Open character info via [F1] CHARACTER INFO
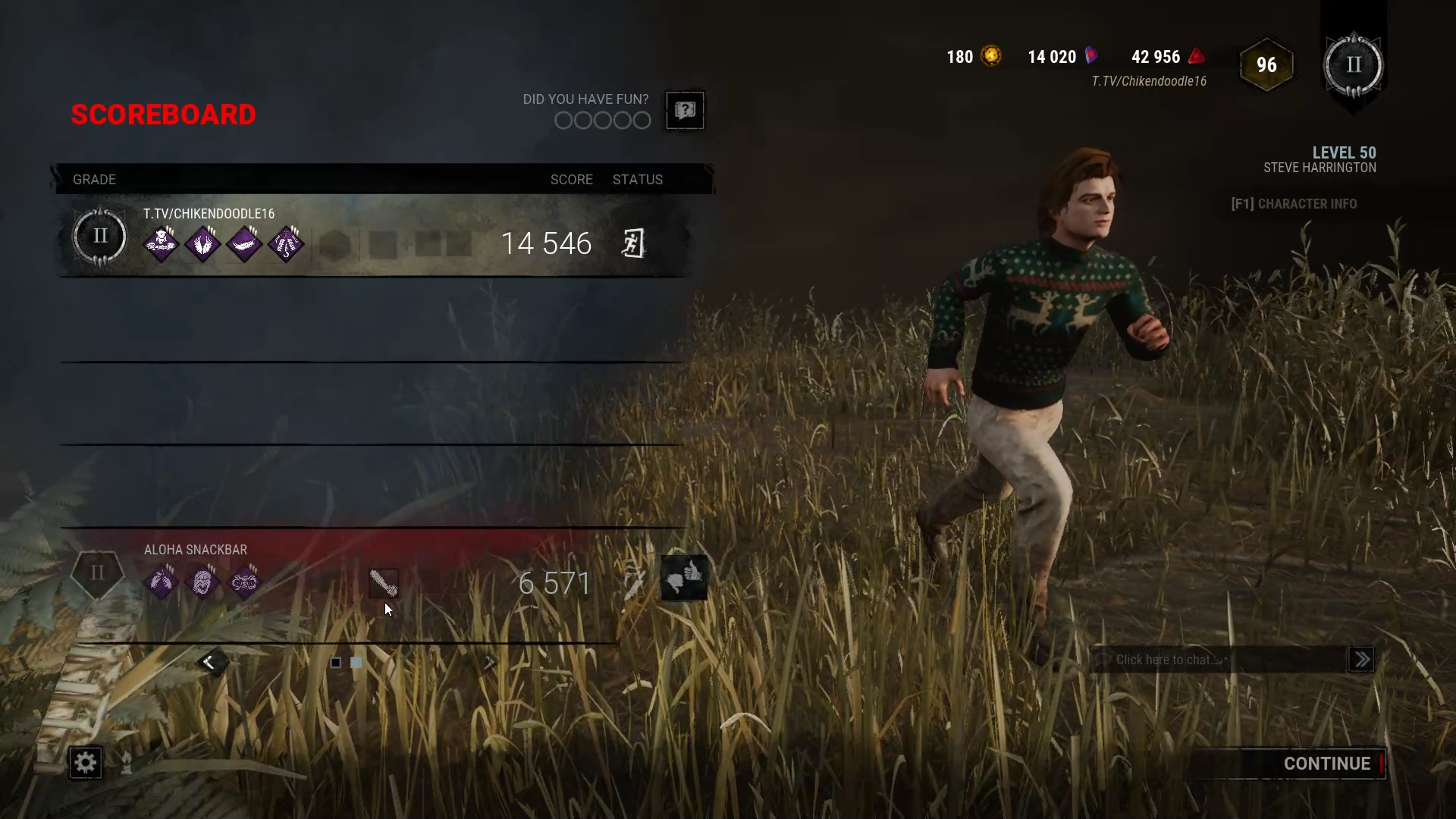 pos(1293,203)
